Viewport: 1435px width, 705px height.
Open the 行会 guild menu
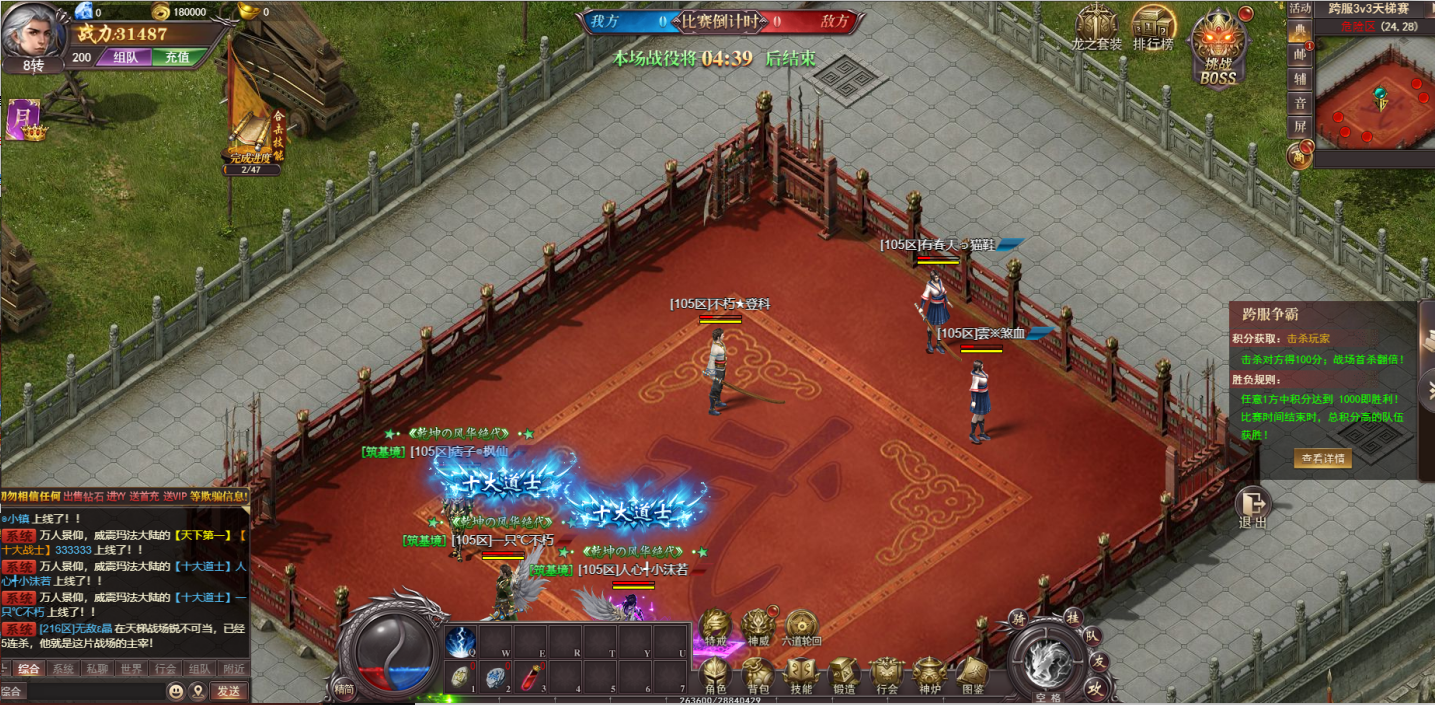[886, 676]
